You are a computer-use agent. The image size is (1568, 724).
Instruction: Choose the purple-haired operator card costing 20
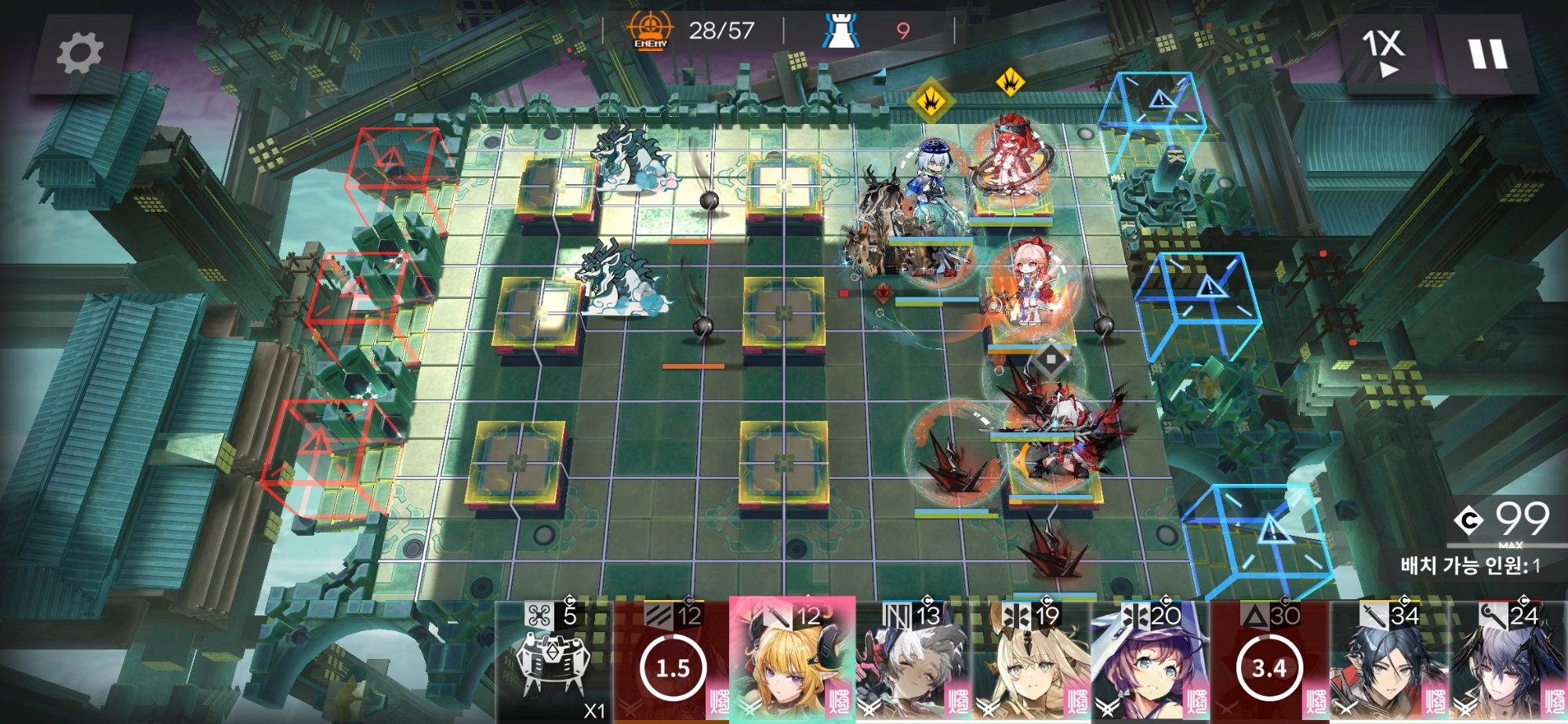coord(1150,663)
